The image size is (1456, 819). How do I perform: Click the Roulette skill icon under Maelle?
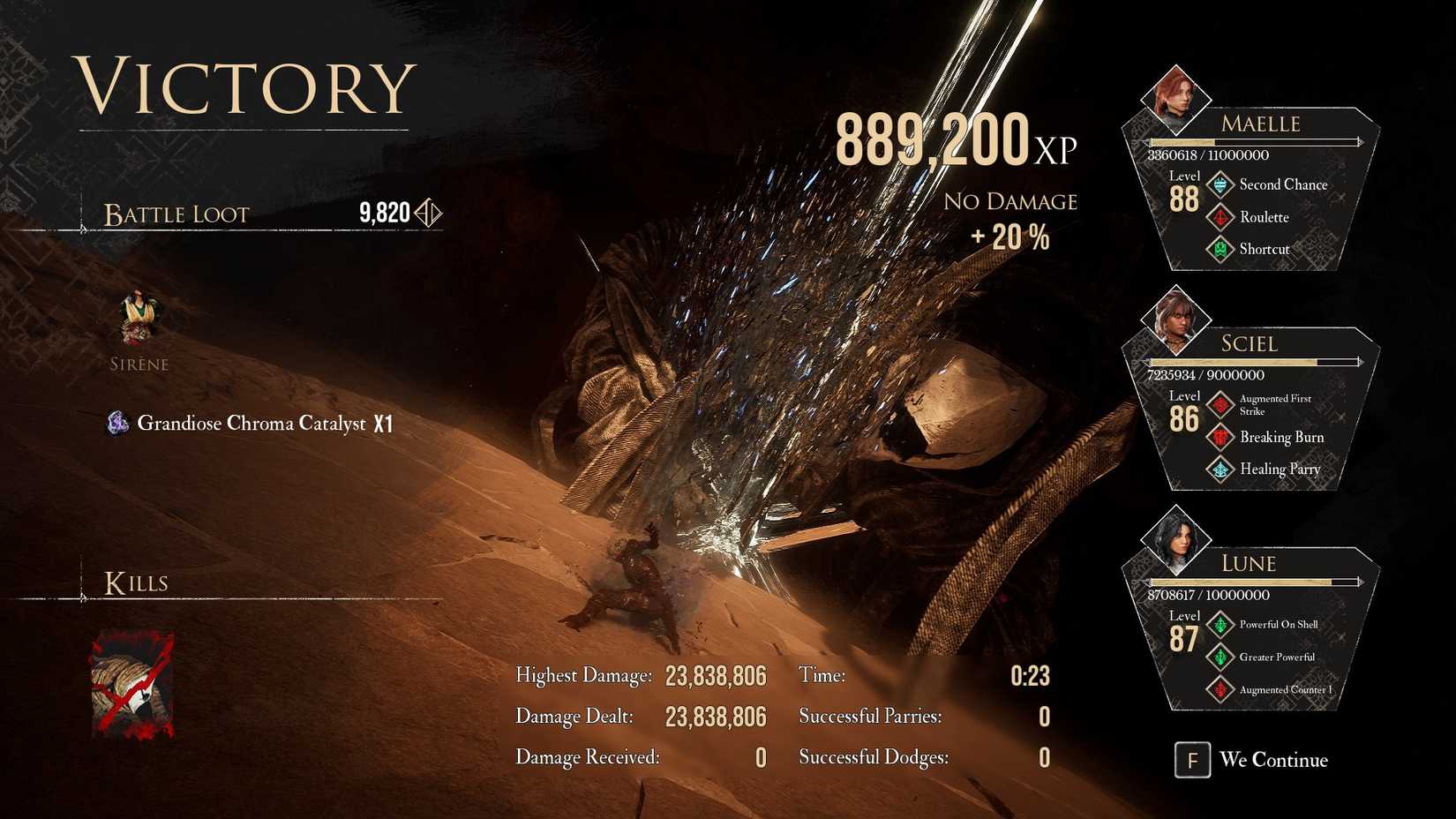1220,217
